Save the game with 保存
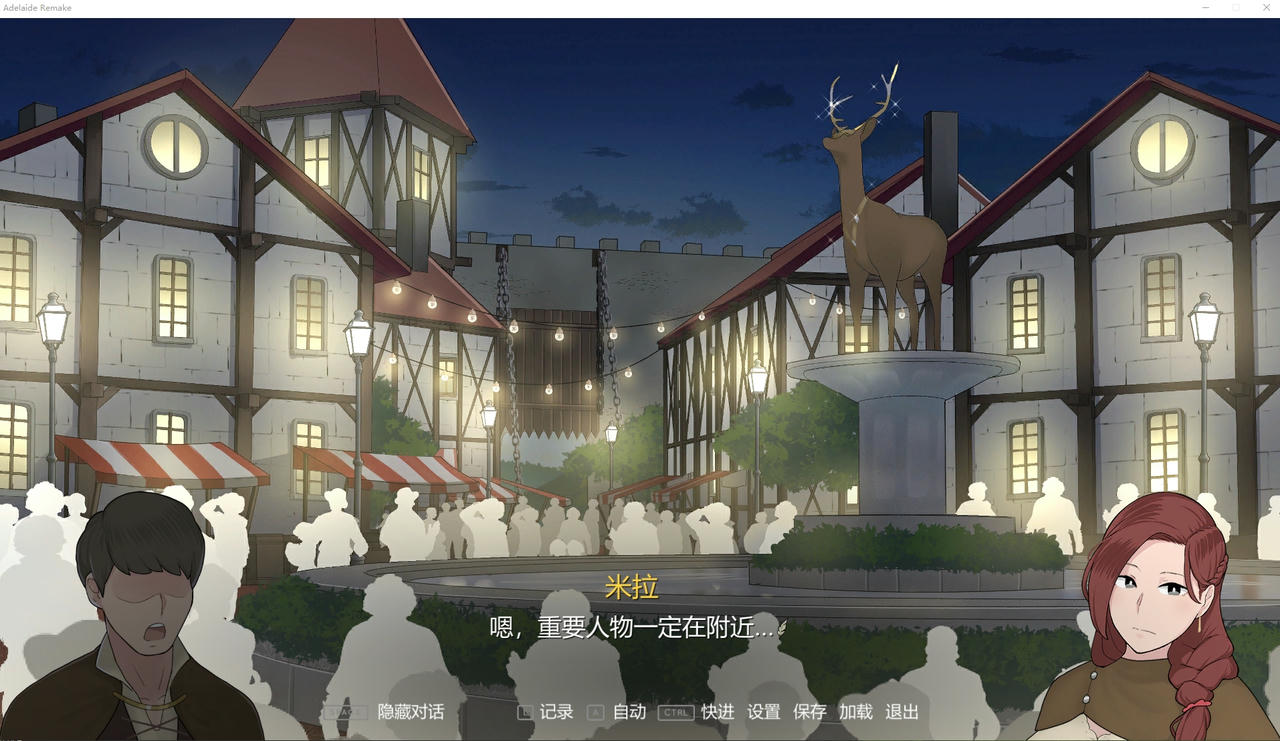 click(x=809, y=713)
